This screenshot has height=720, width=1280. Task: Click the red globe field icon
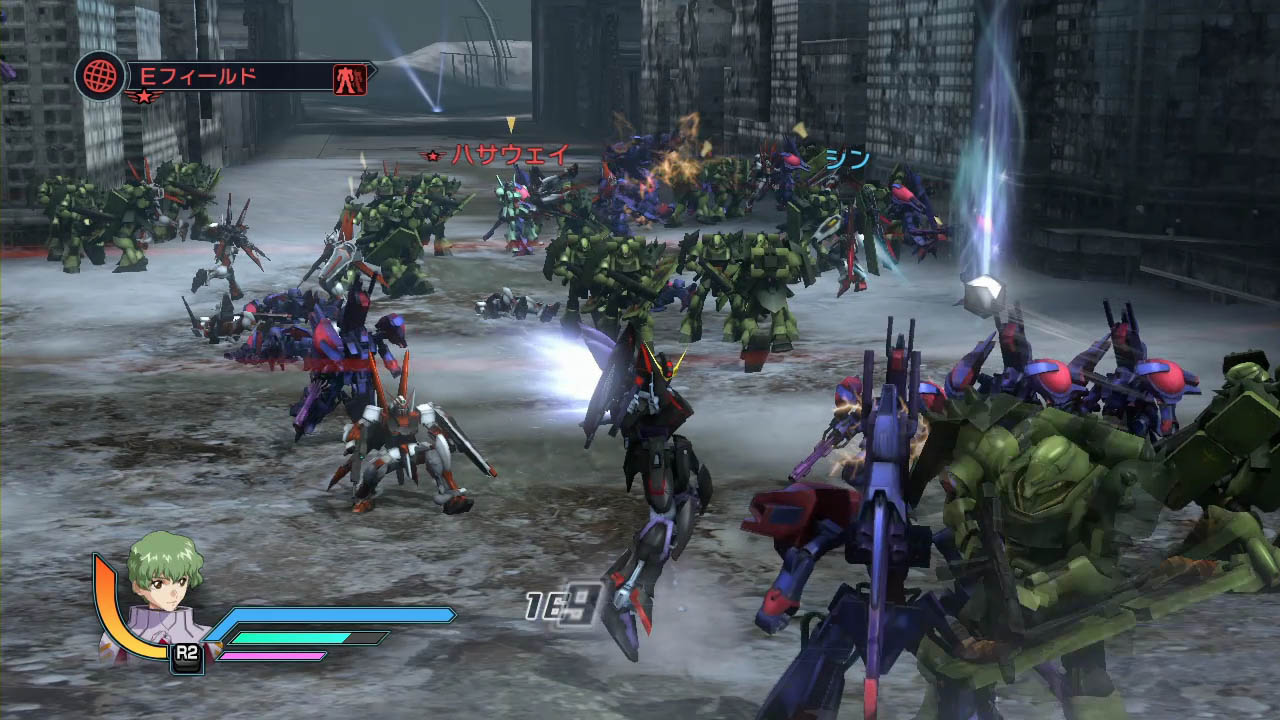tap(100, 76)
